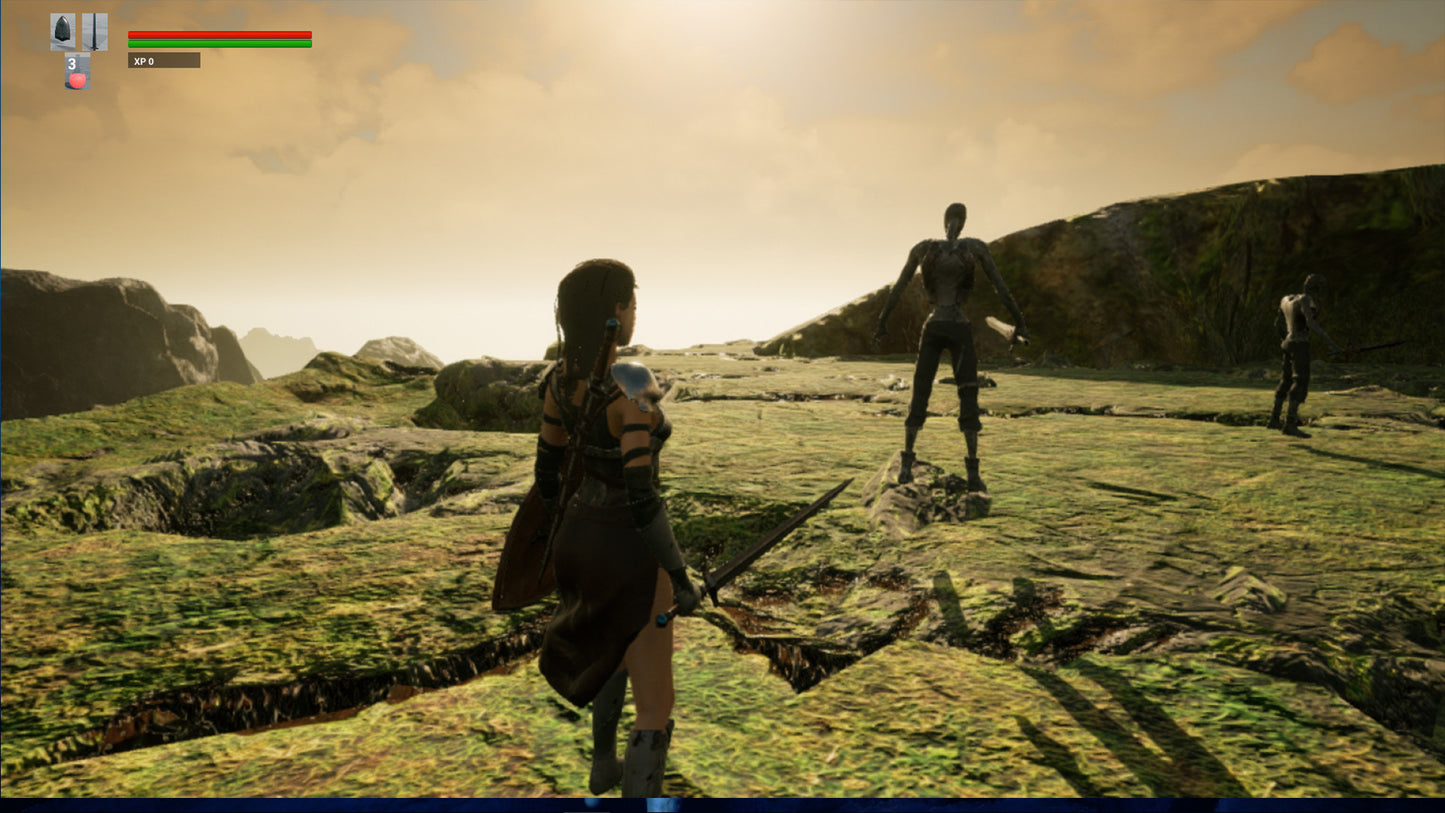Viewport: 1445px width, 813px height.
Task: Use the red health potion slot
Action: (x=77, y=73)
